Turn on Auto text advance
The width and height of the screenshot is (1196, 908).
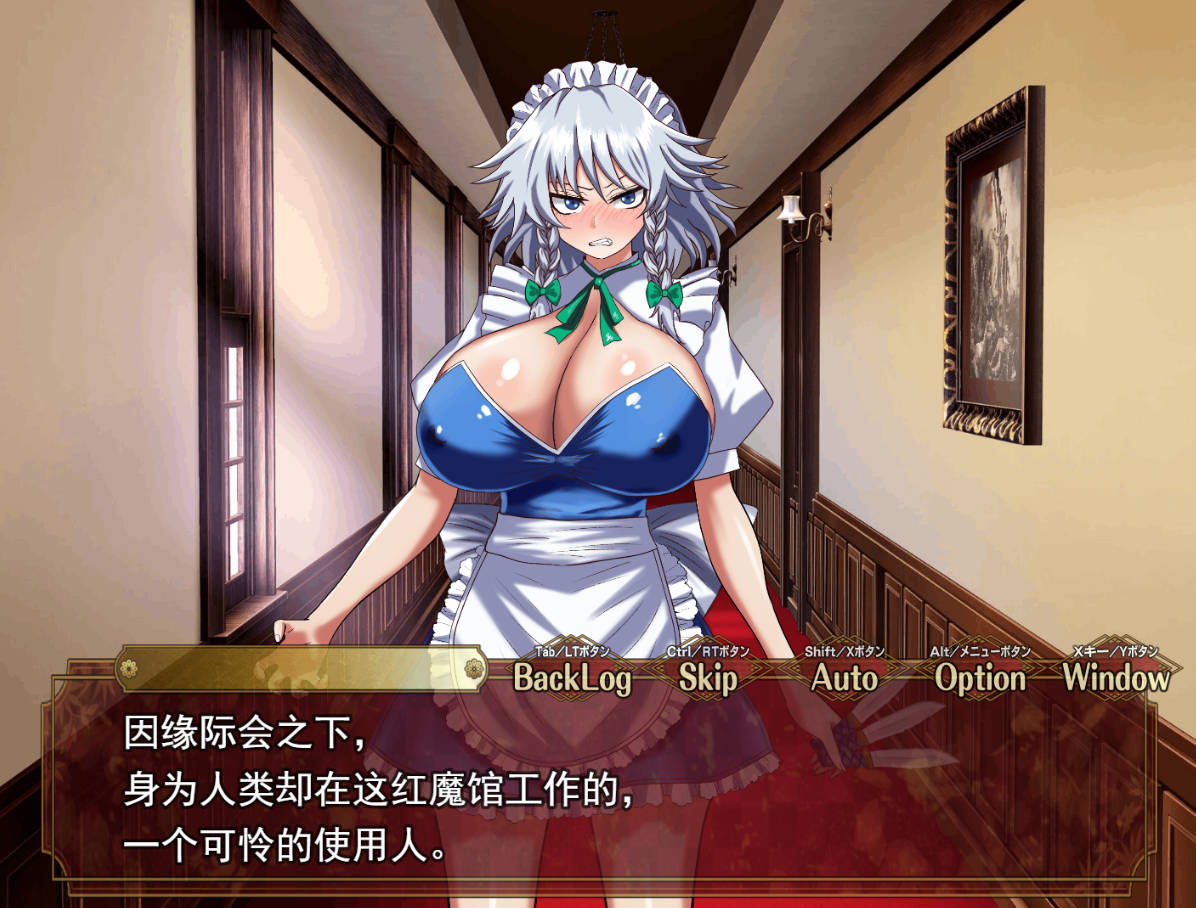coord(844,678)
